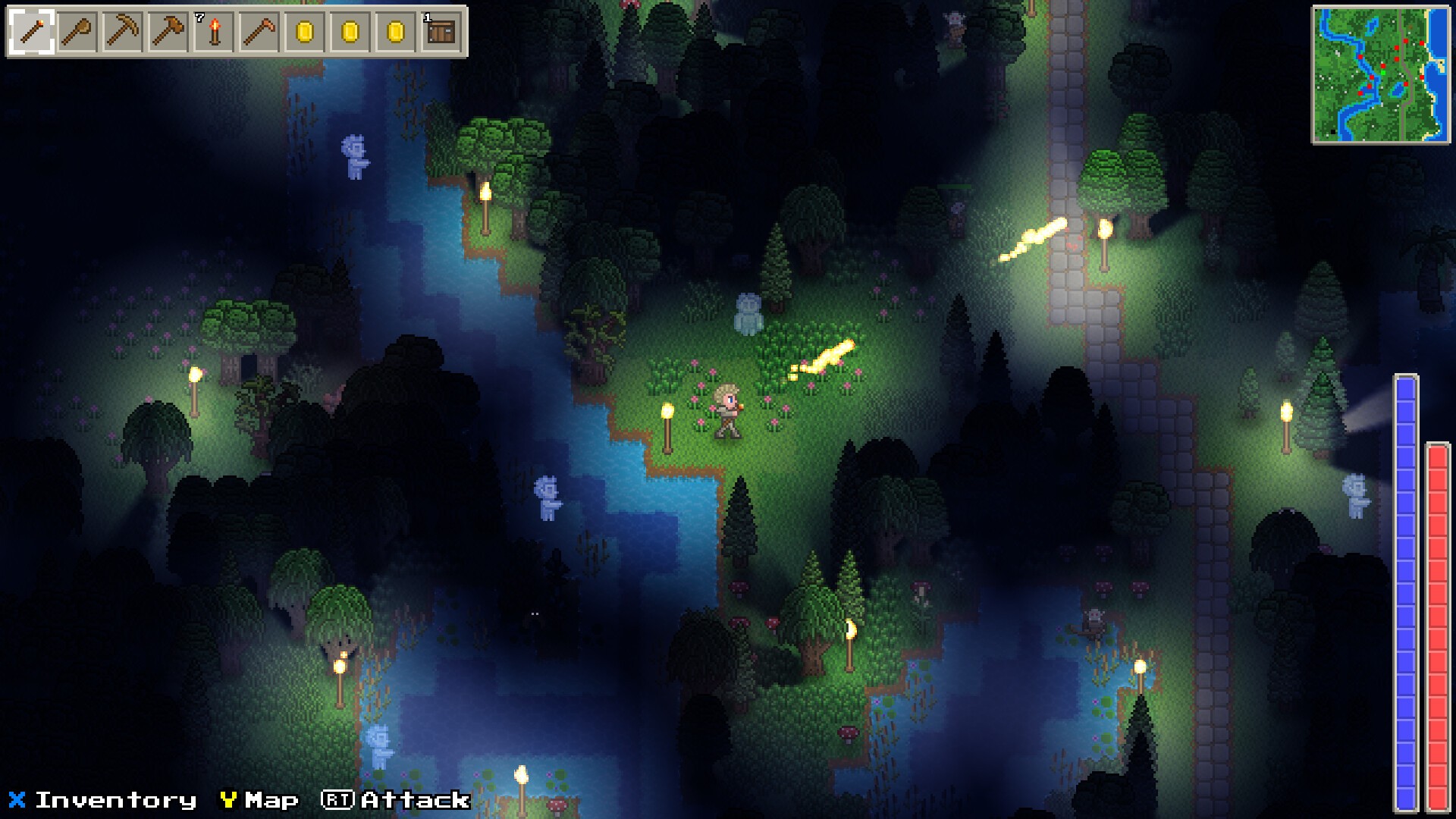Select the wooden chest slot
Screen dimensions: 1456x819
click(441, 32)
